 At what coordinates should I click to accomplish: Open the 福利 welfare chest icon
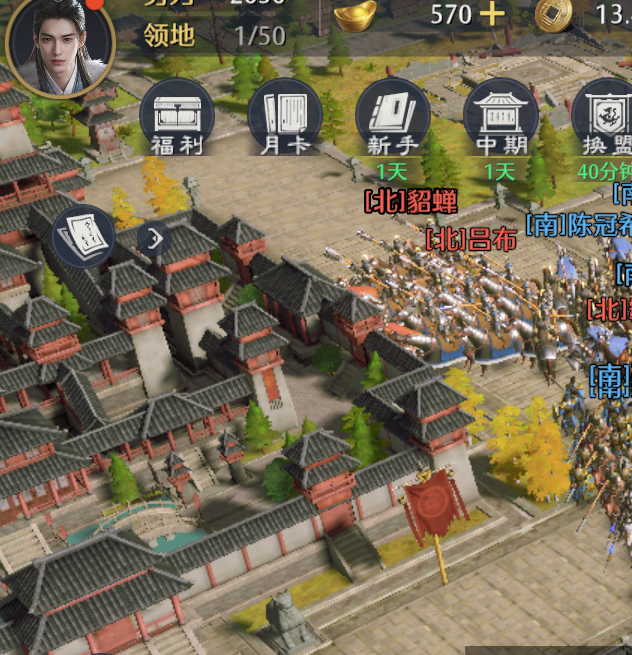tap(177, 117)
